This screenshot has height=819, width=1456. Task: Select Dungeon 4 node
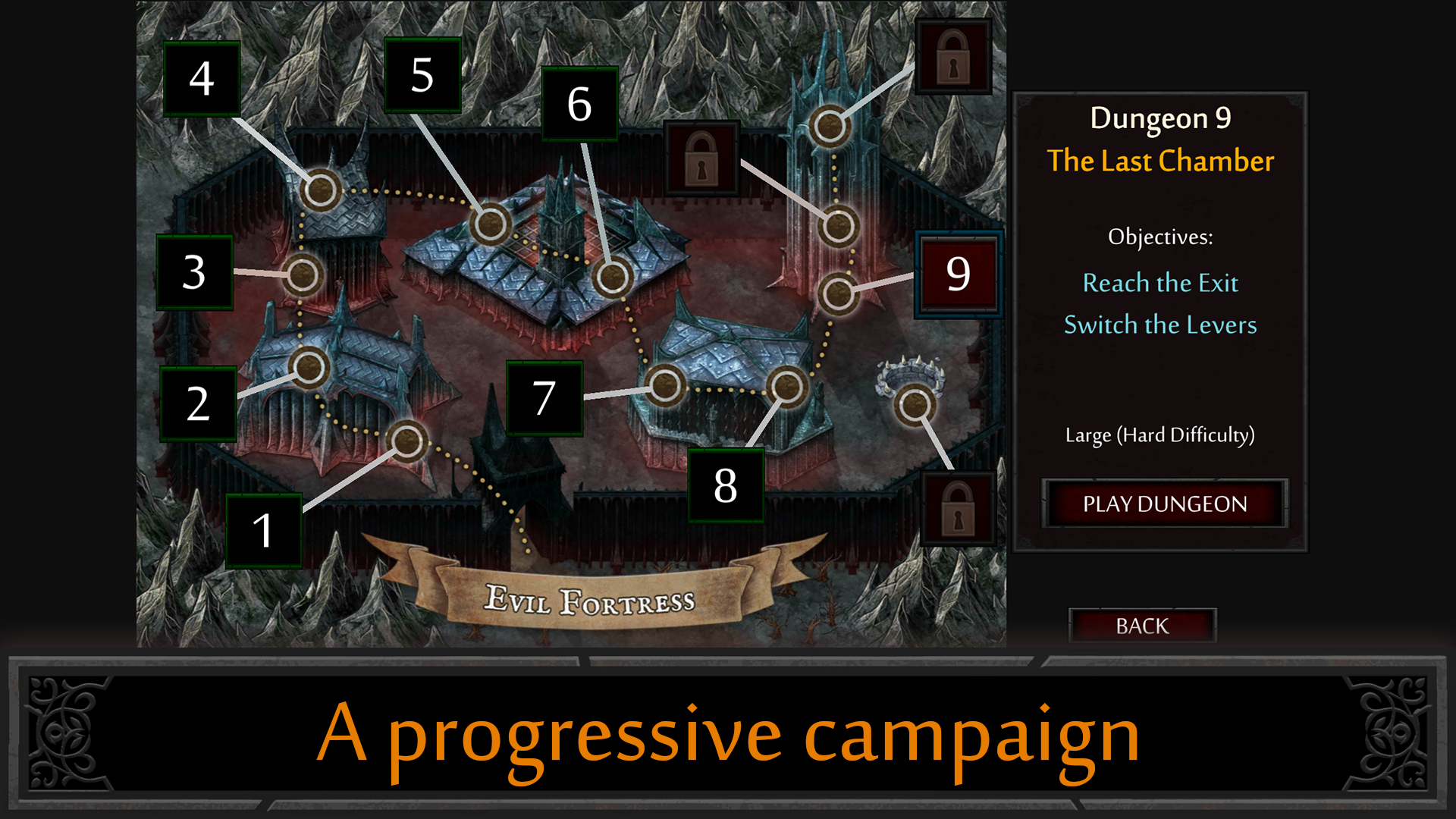[x=322, y=190]
